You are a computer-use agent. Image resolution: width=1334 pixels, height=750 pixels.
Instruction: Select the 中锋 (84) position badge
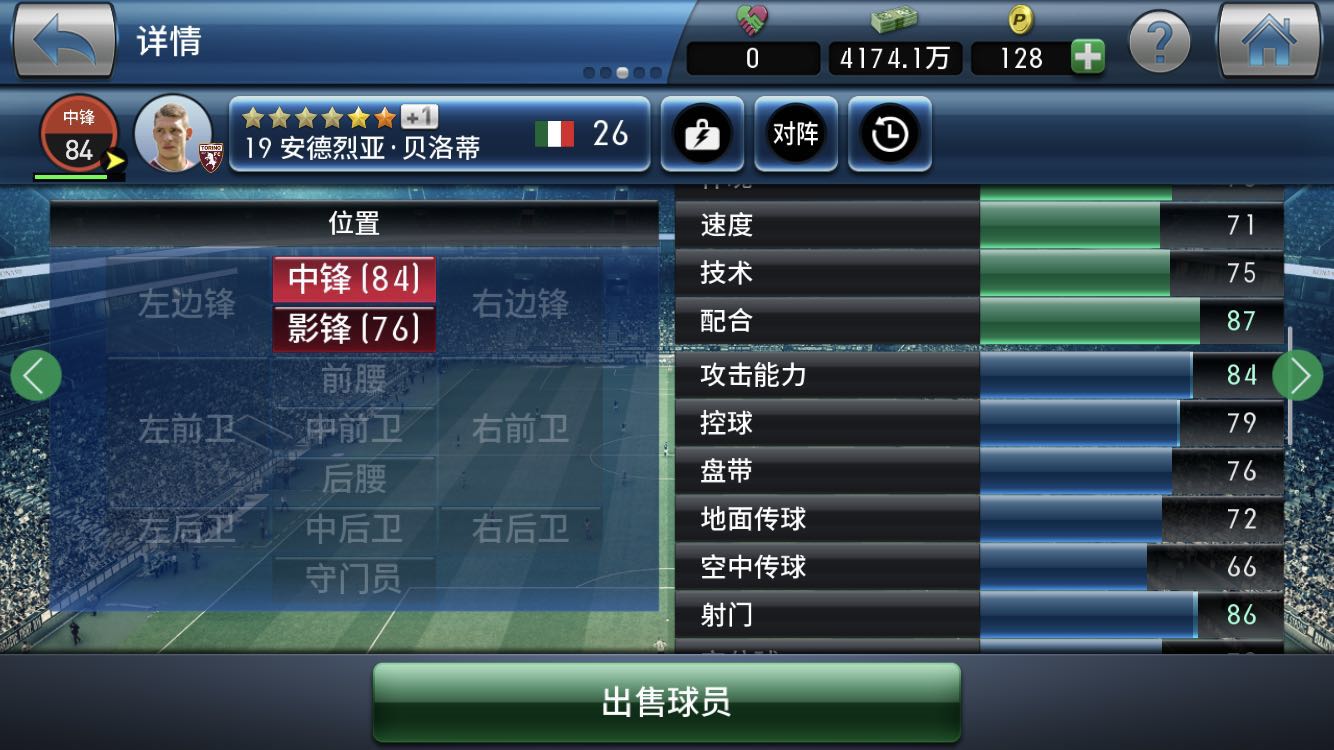click(x=355, y=281)
